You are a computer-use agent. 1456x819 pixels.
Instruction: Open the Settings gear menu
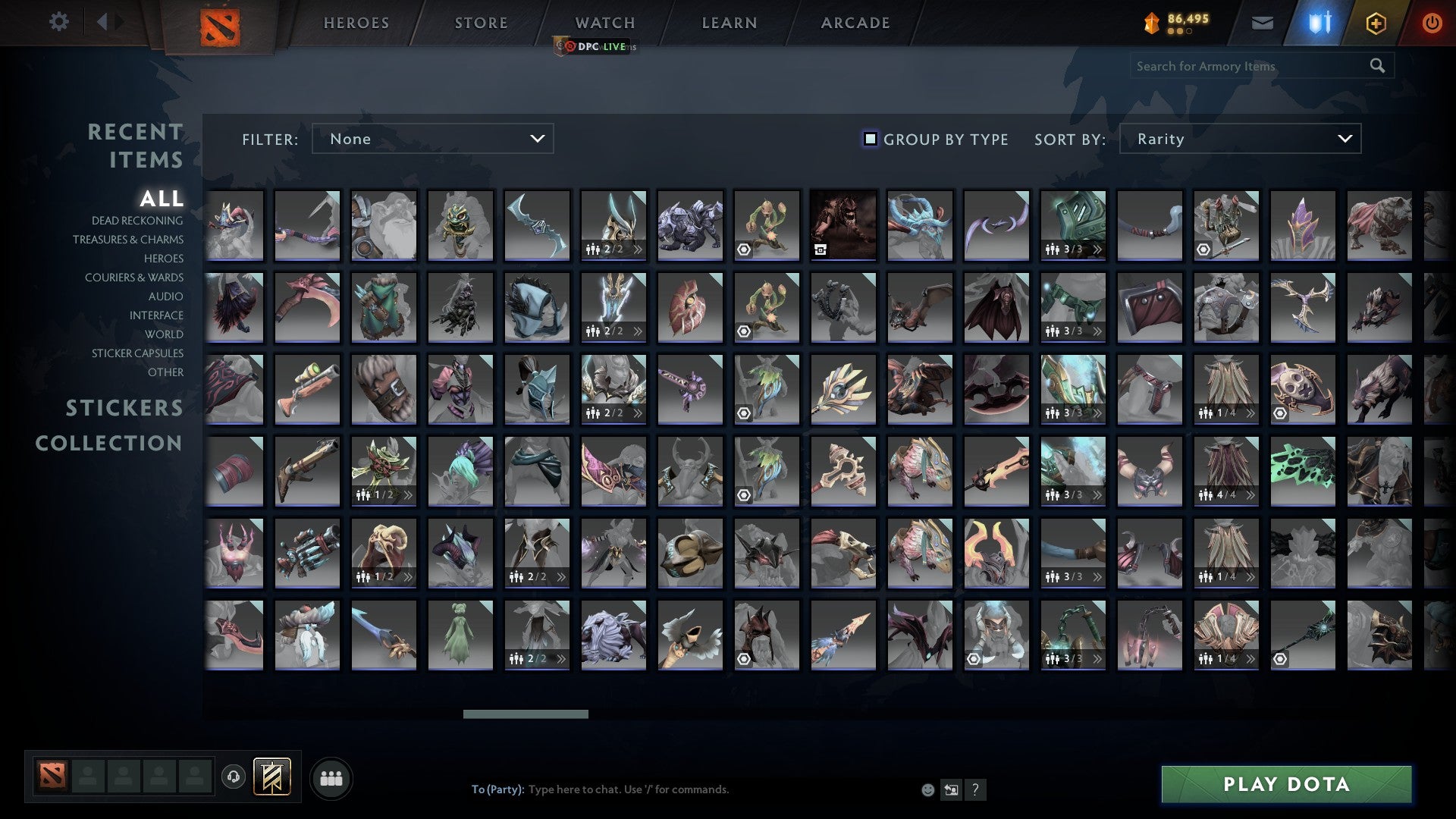59,22
